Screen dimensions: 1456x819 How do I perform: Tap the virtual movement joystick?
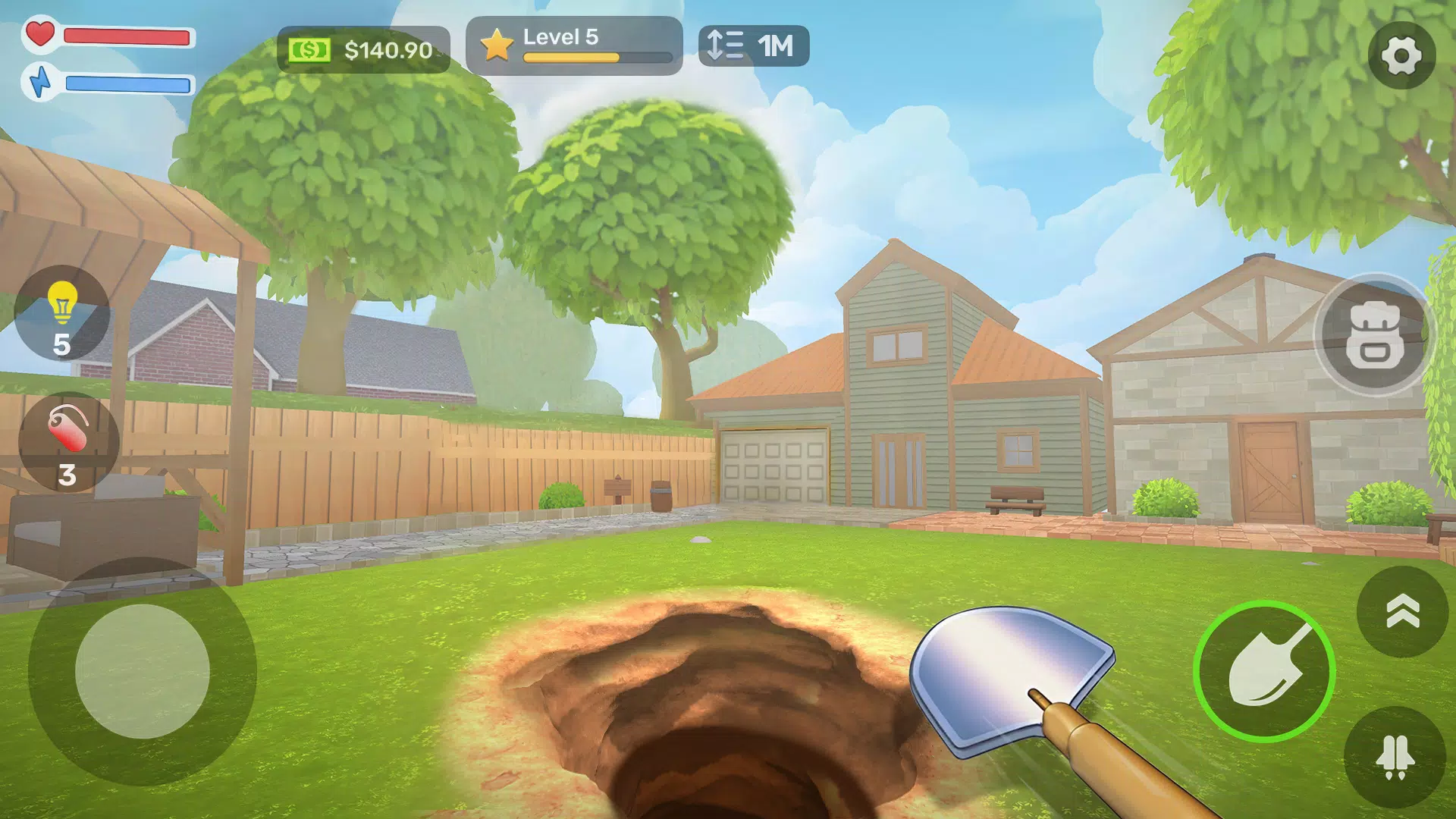pyautogui.click(x=143, y=671)
